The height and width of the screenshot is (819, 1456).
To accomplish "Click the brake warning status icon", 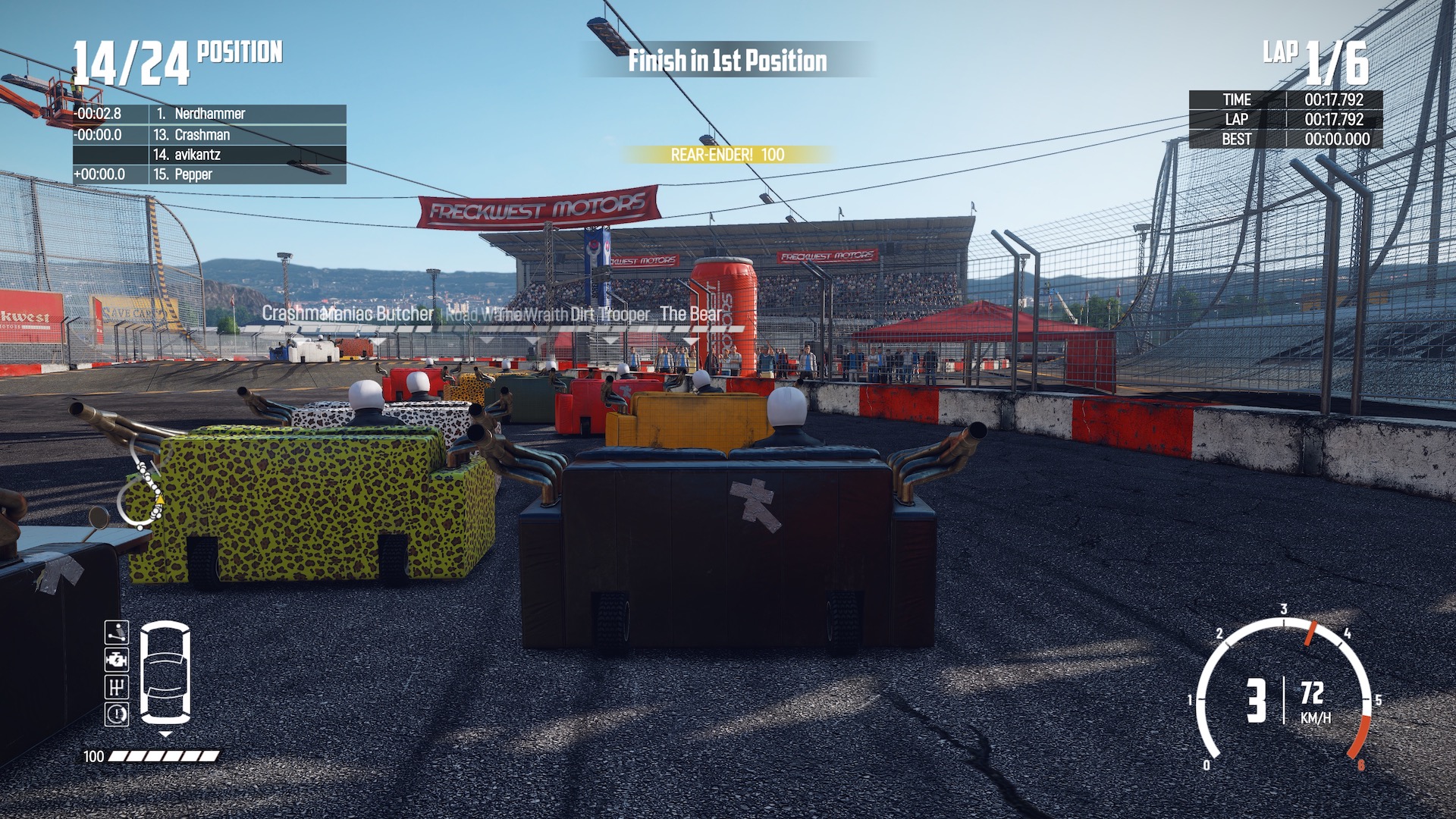I will tap(116, 714).
